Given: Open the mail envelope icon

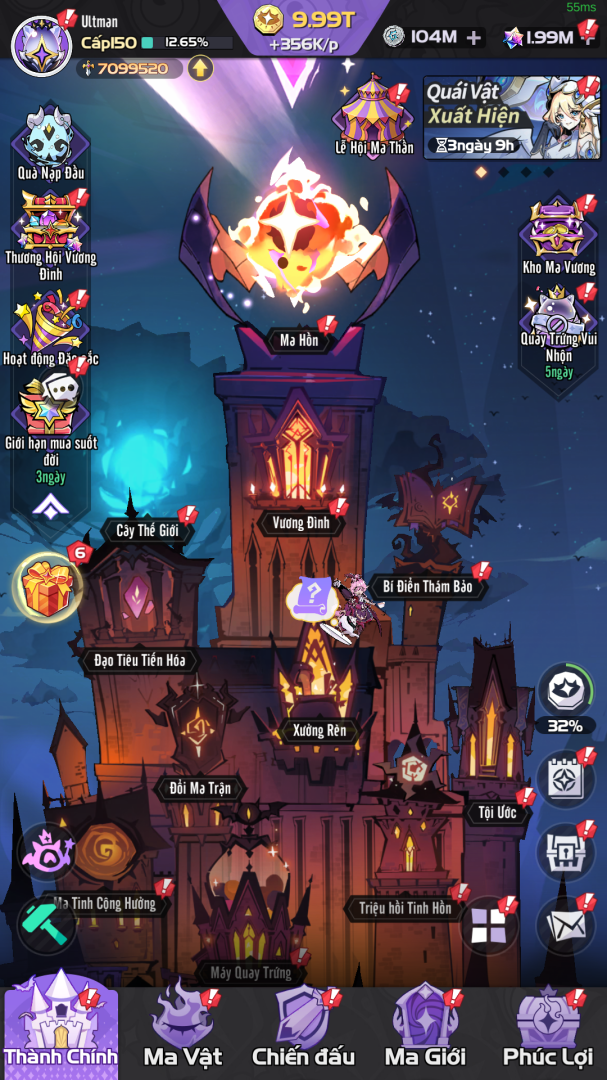Looking at the screenshot, I should (x=565, y=927).
